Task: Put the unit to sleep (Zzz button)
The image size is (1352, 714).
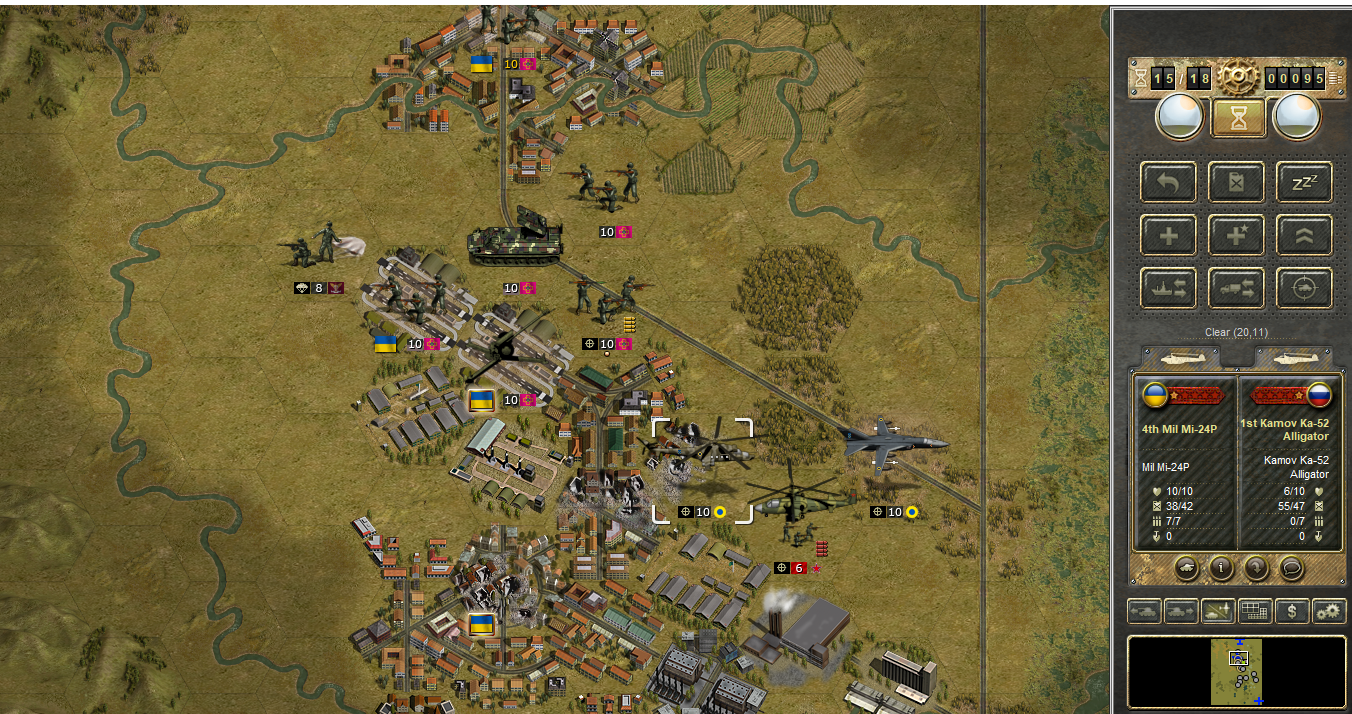Action: tap(1304, 182)
